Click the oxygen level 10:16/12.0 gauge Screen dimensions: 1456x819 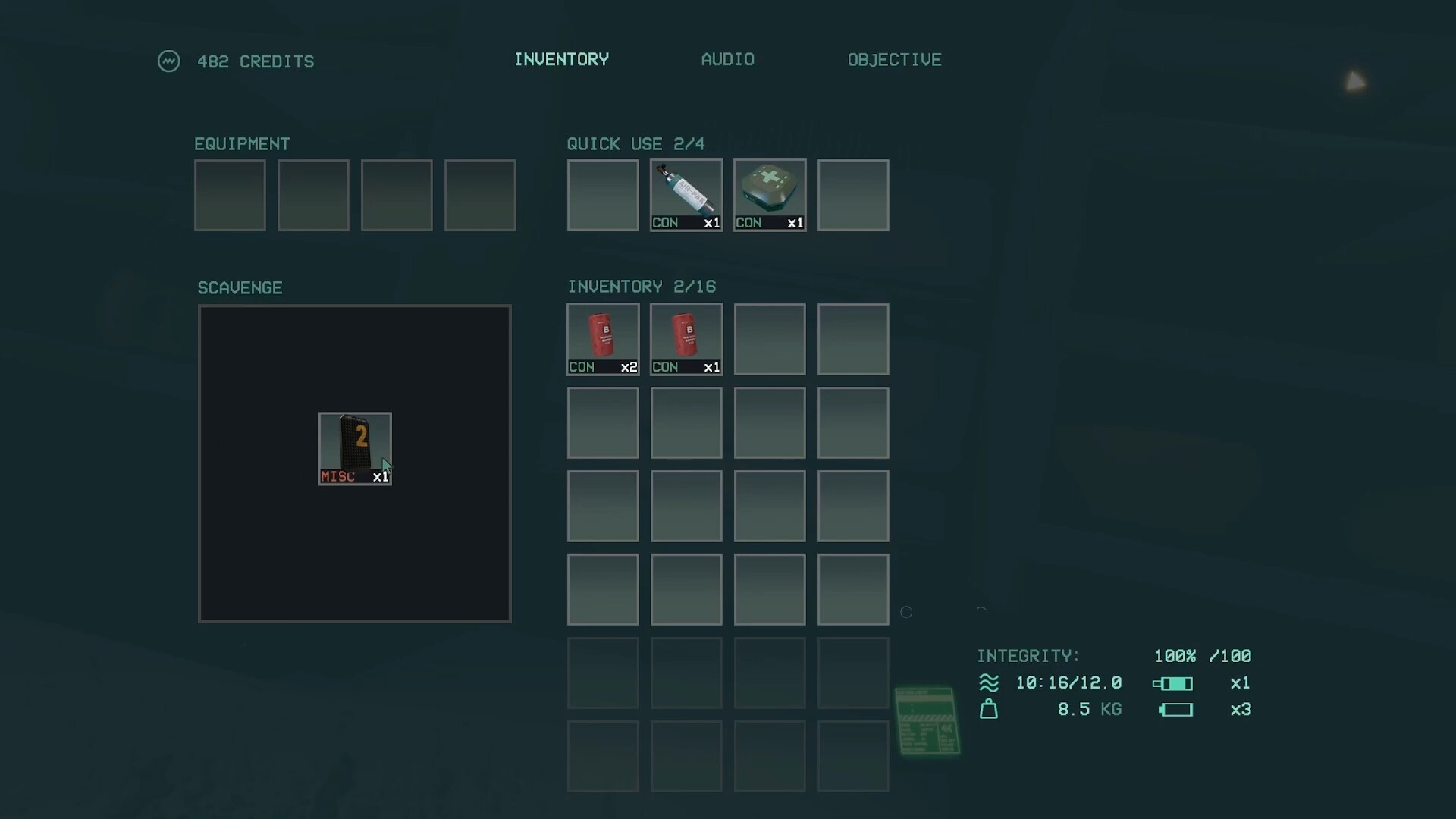click(x=1068, y=682)
